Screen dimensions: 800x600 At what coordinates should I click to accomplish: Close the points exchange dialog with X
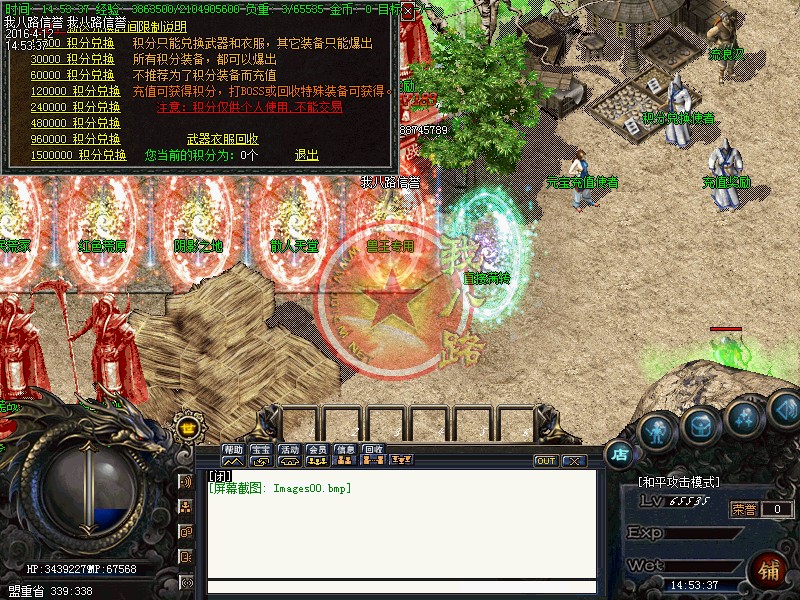click(407, 11)
